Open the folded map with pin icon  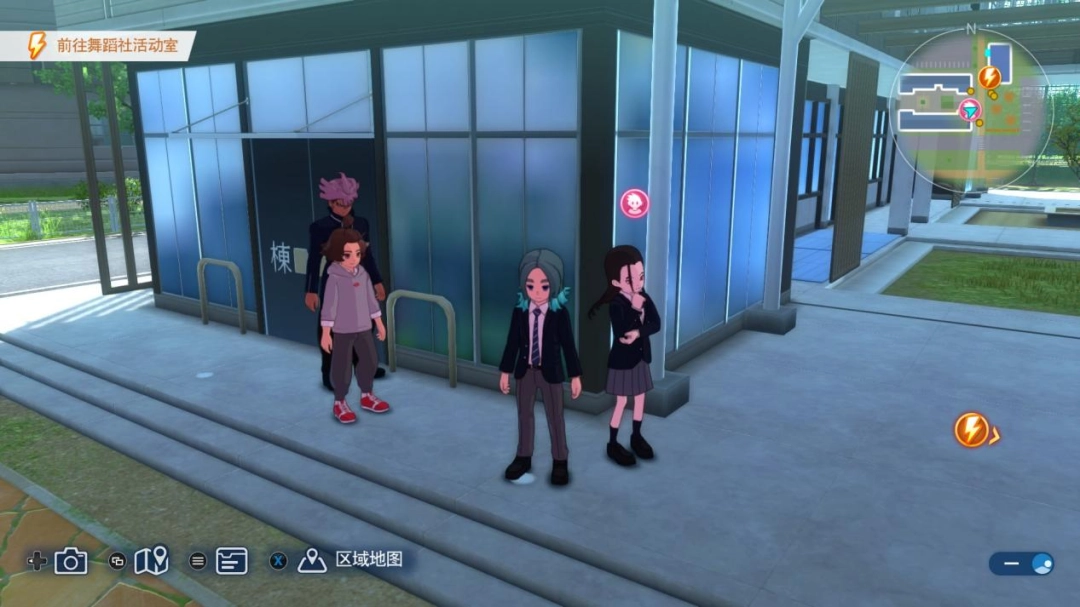pyautogui.click(x=151, y=561)
